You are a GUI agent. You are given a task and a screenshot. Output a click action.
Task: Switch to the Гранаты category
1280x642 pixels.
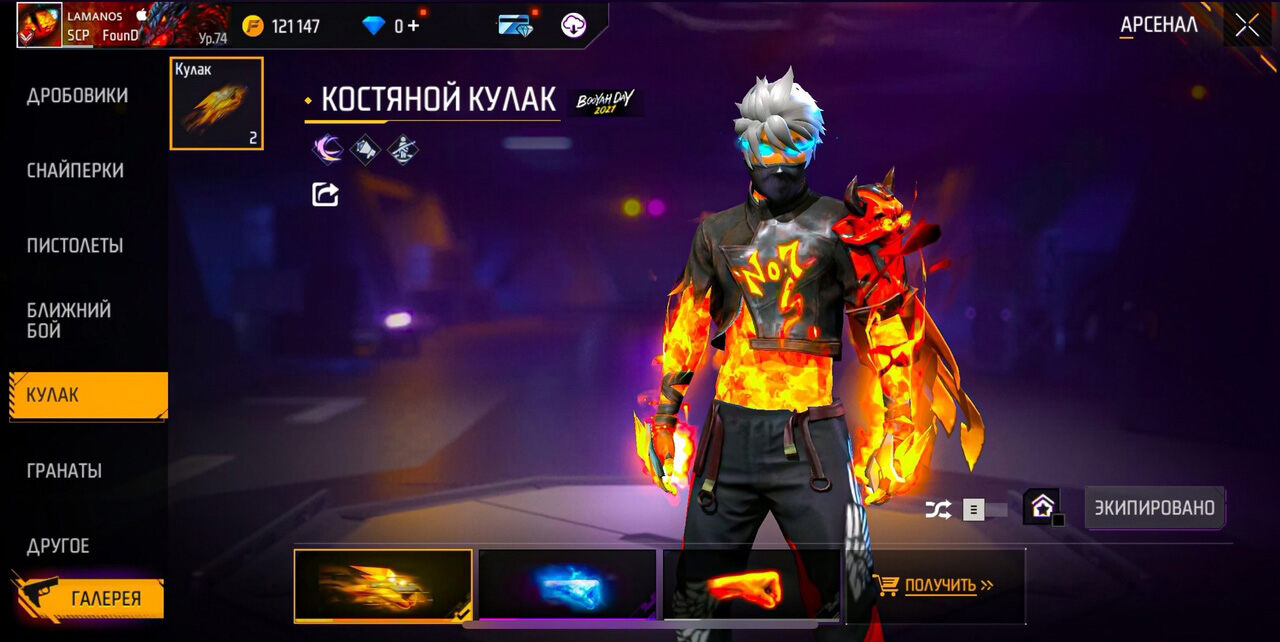pos(64,470)
